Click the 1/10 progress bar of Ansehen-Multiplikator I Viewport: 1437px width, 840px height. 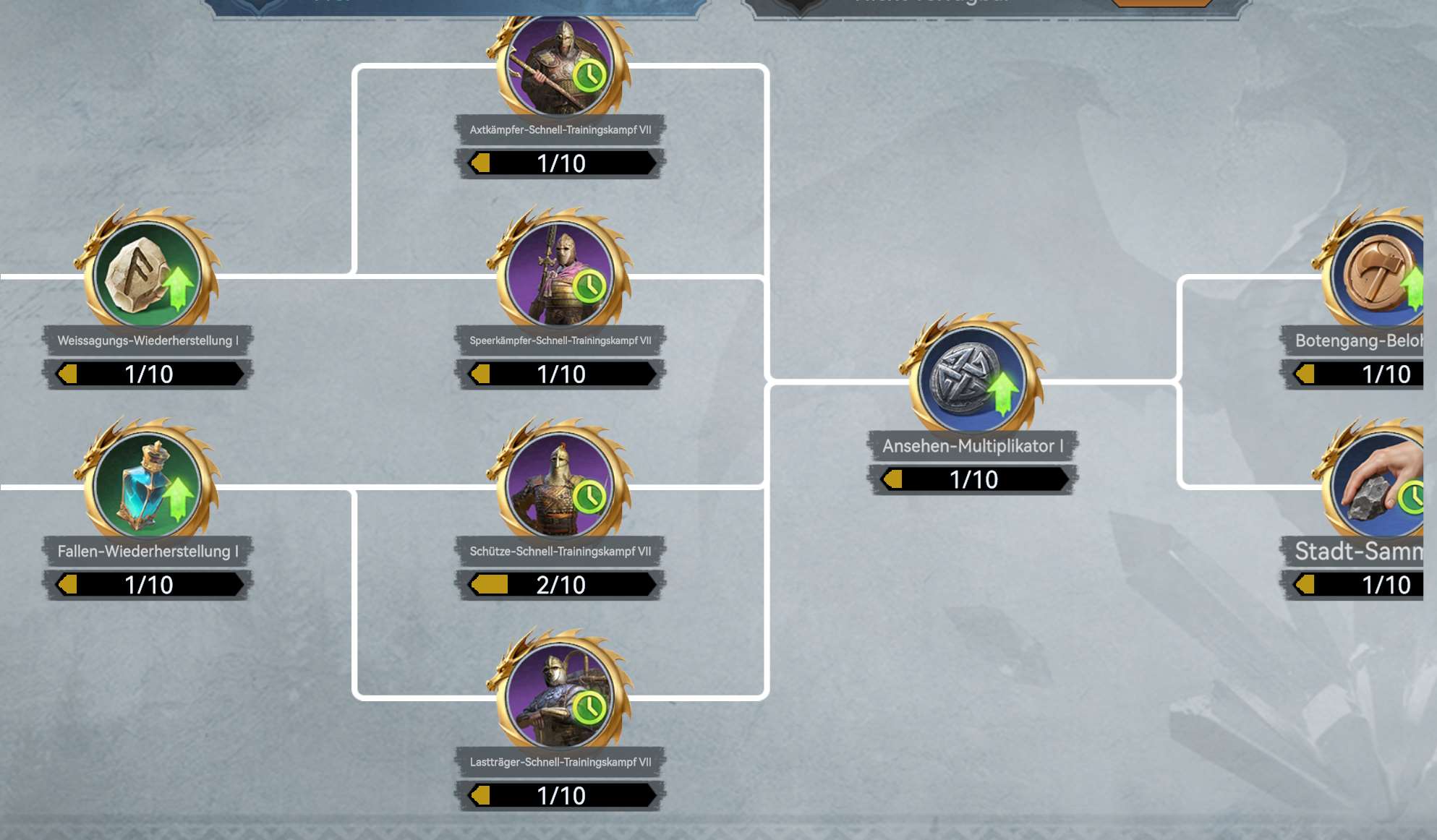pos(973,479)
